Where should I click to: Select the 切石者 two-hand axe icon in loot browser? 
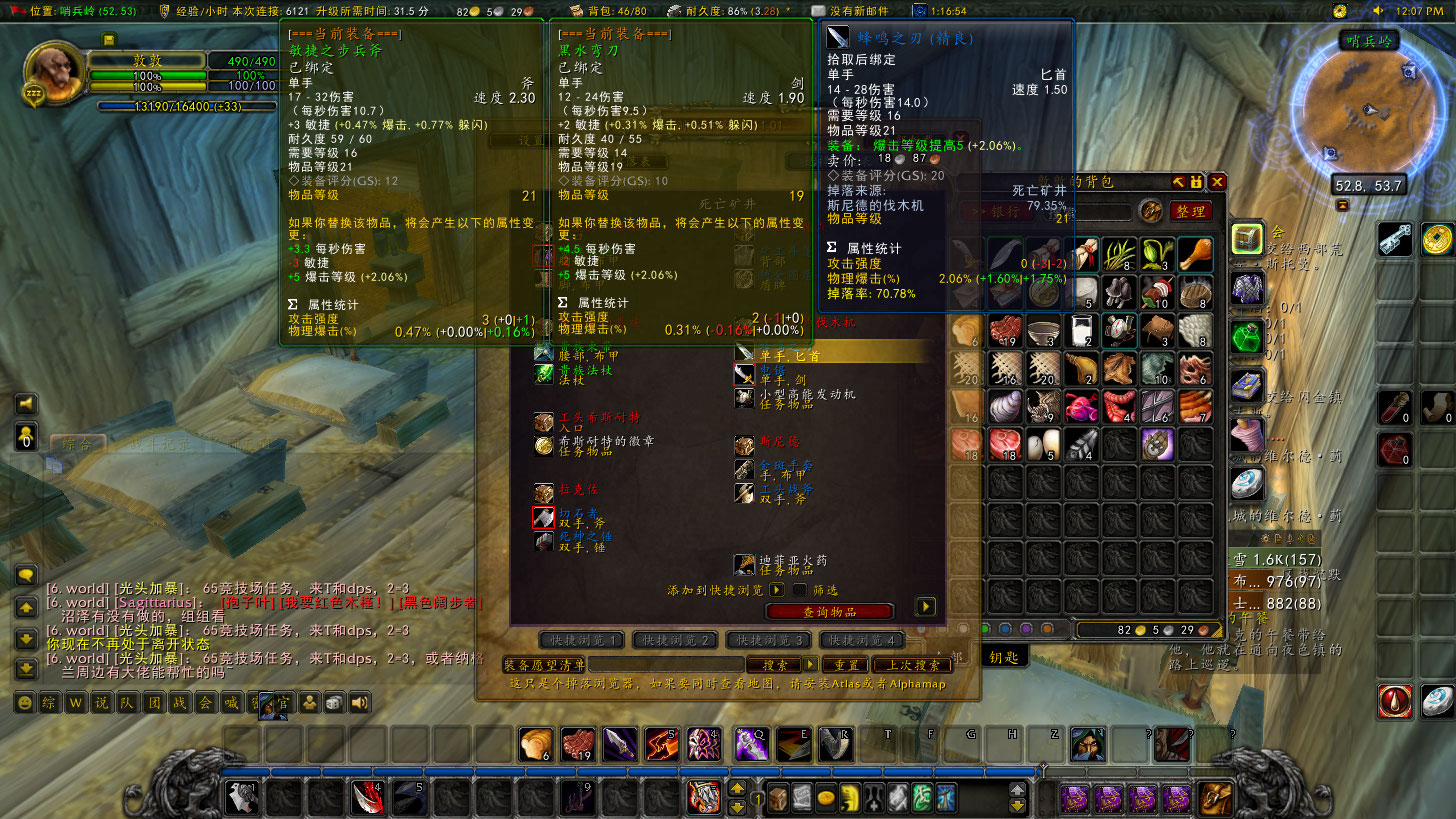click(x=543, y=518)
